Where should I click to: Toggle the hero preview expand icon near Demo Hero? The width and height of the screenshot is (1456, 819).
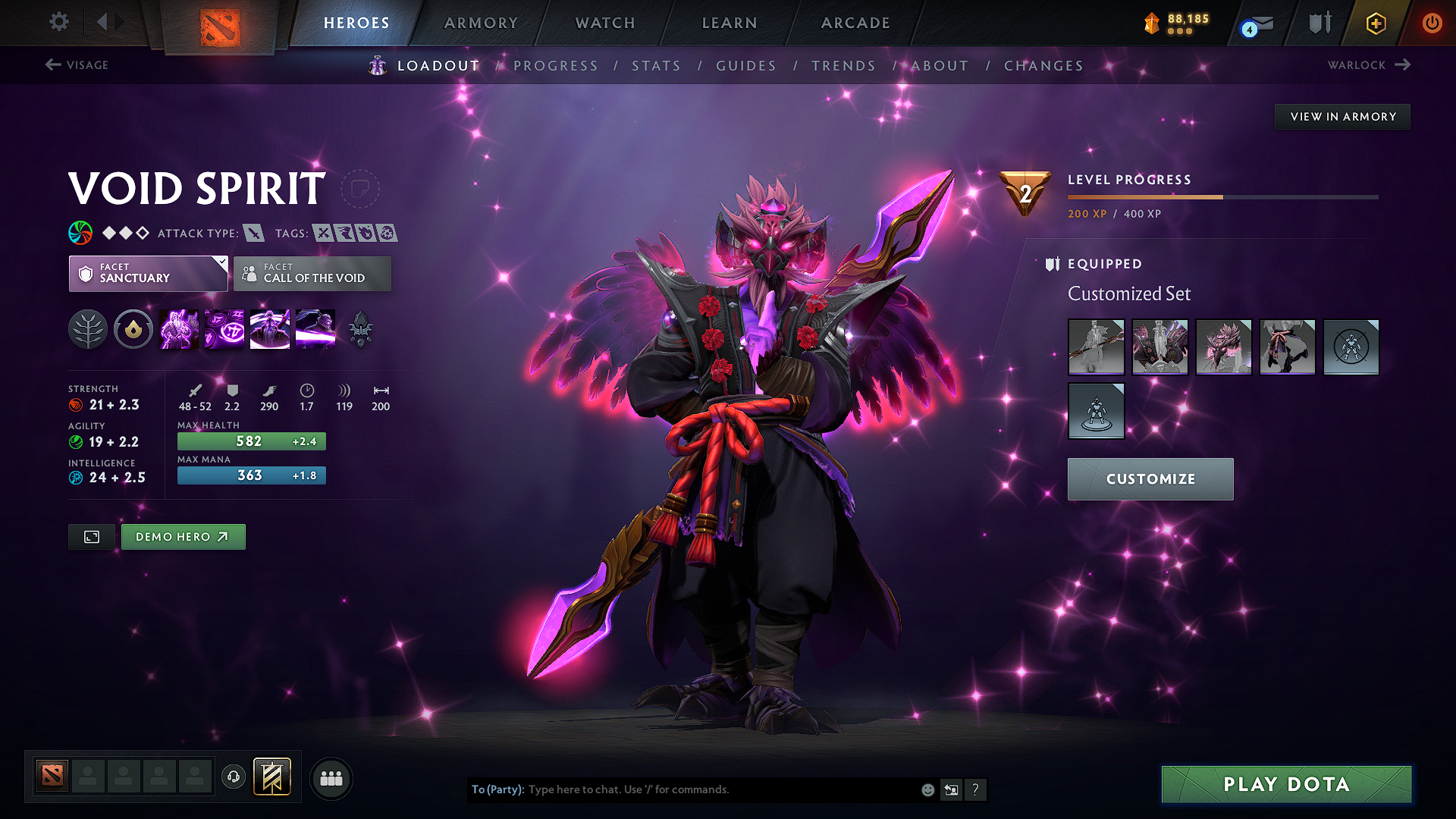tap(91, 537)
